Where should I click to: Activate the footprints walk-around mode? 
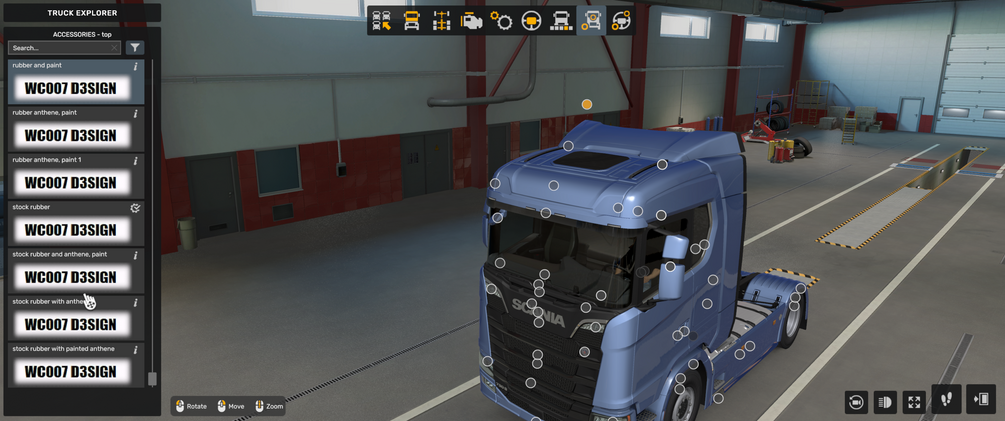point(946,399)
